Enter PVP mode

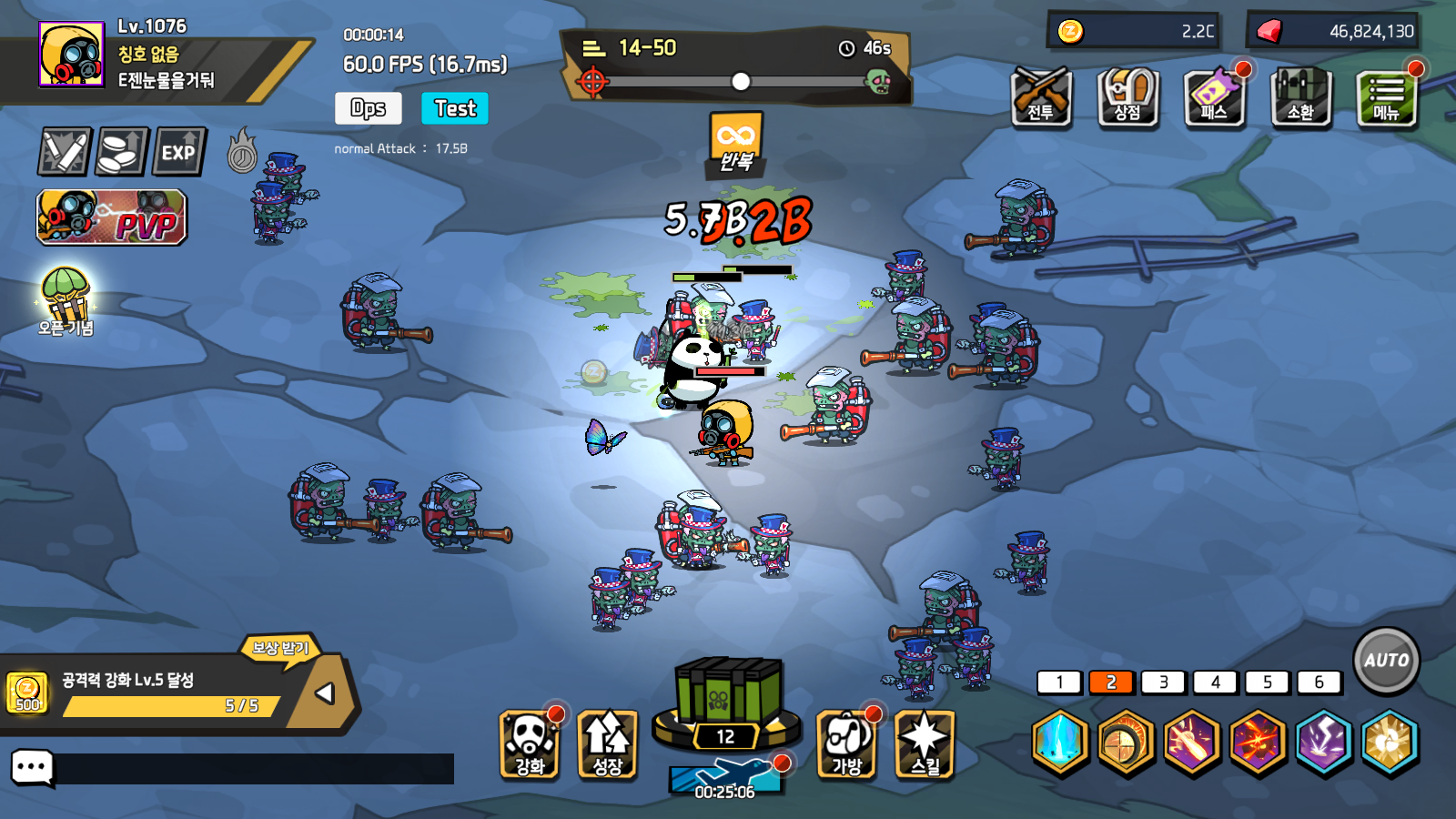coord(111,217)
